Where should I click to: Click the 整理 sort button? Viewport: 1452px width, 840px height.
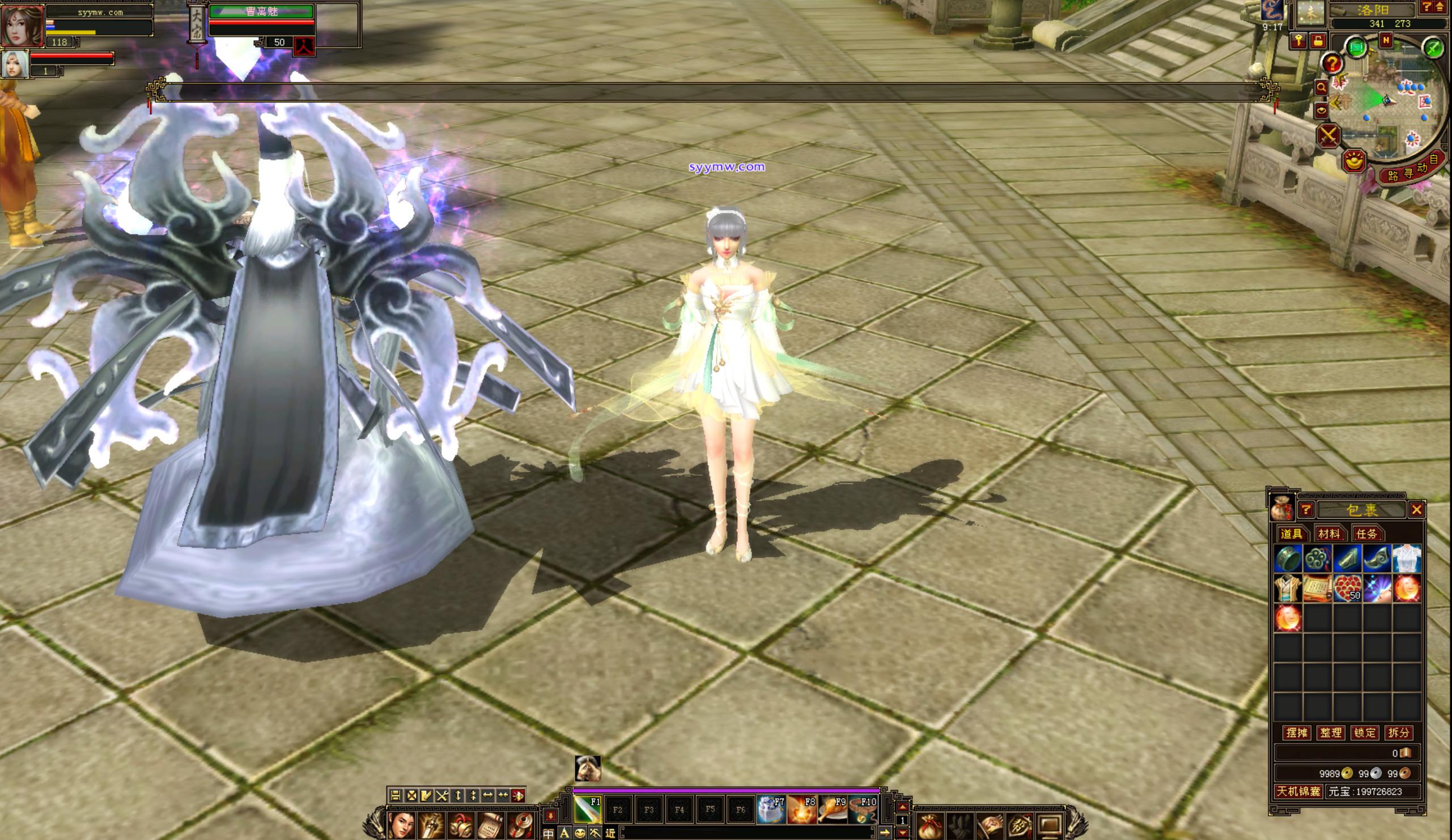pyautogui.click(x=1330, y=732)
